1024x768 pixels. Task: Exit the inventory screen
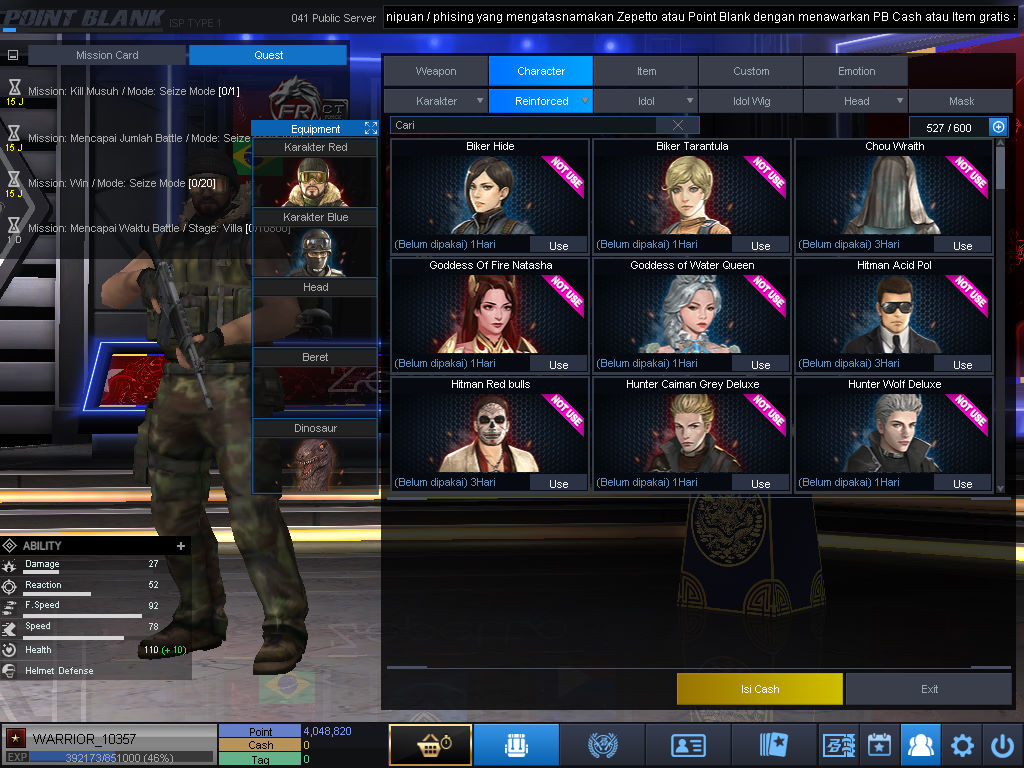(x=929, y=689)
